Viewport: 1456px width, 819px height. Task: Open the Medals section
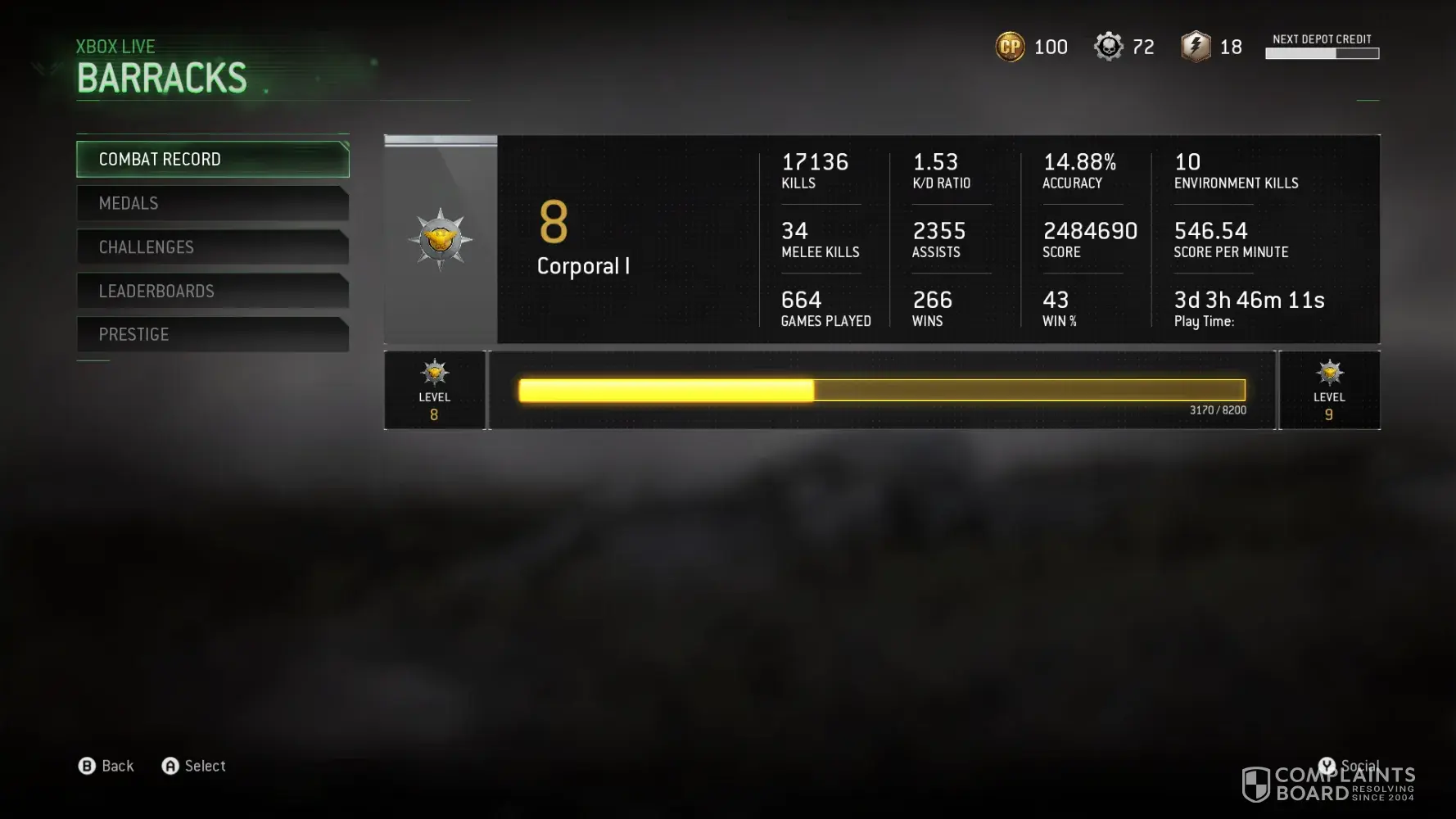click(212, 203)
